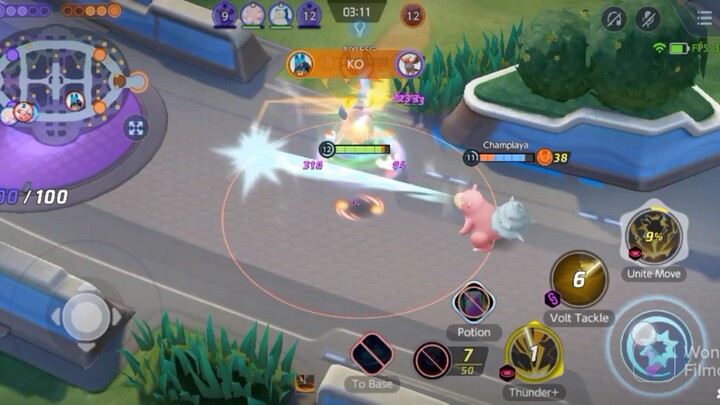This screenshot has height=405, width=720.
Task: Activate the Volt Tackle move
Action: pos(579,279)
